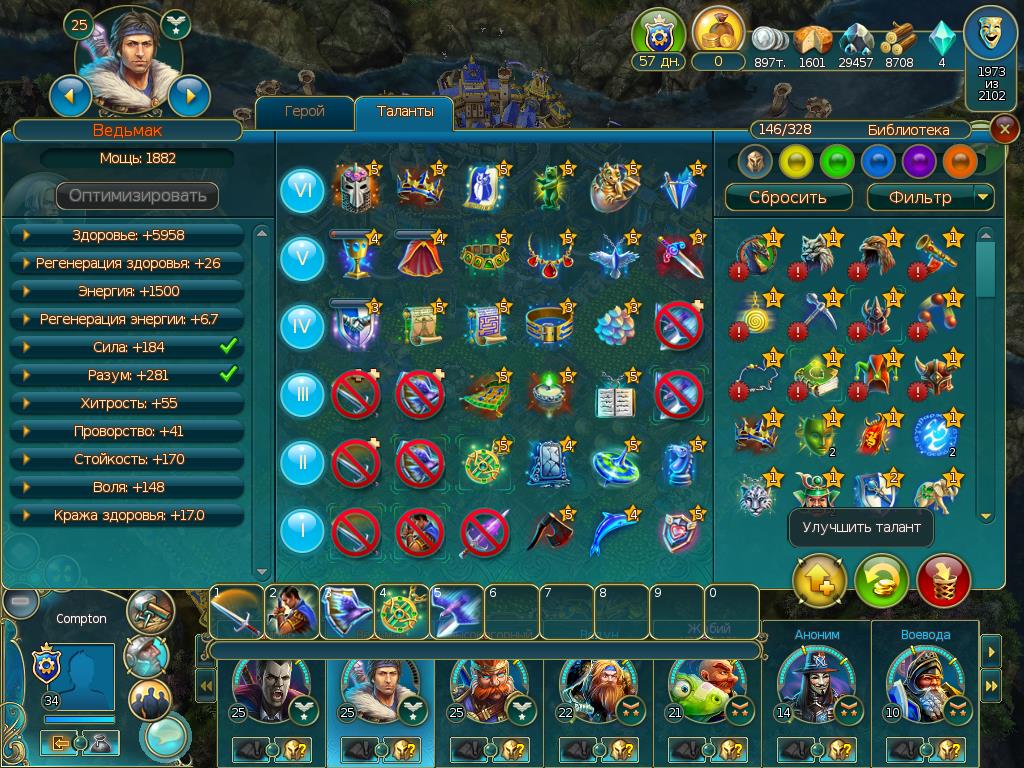Choose the talent tier VI row button
The image size is (1024, 768).
pyautogui.click(x=302, y=190)
